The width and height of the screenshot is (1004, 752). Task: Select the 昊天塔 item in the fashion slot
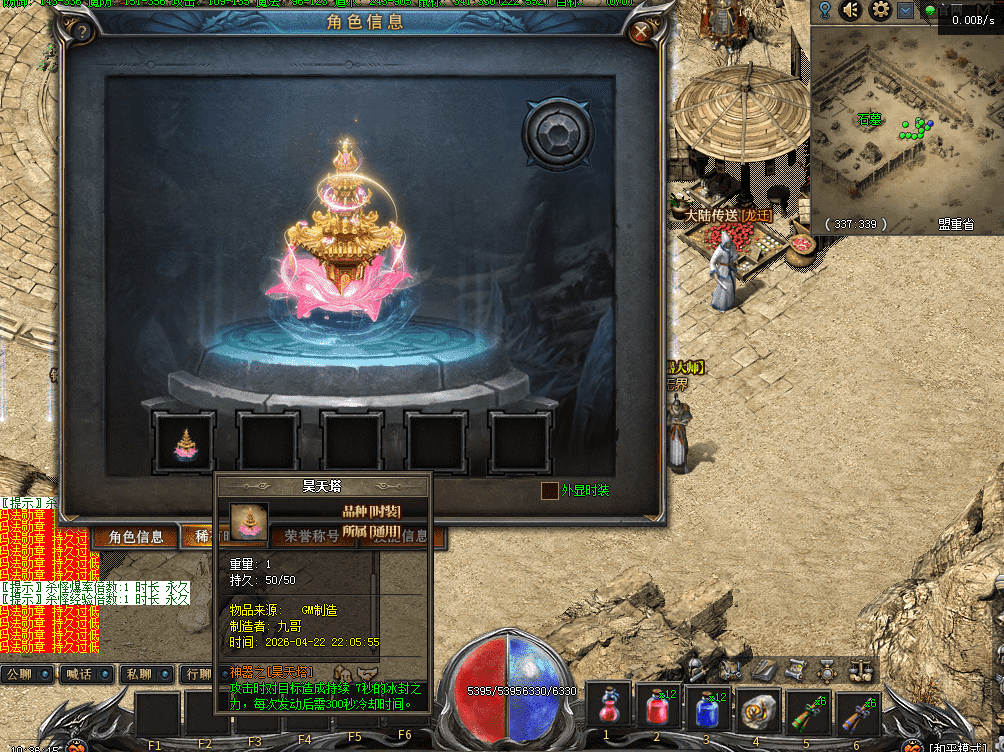(x=185, y=442)
